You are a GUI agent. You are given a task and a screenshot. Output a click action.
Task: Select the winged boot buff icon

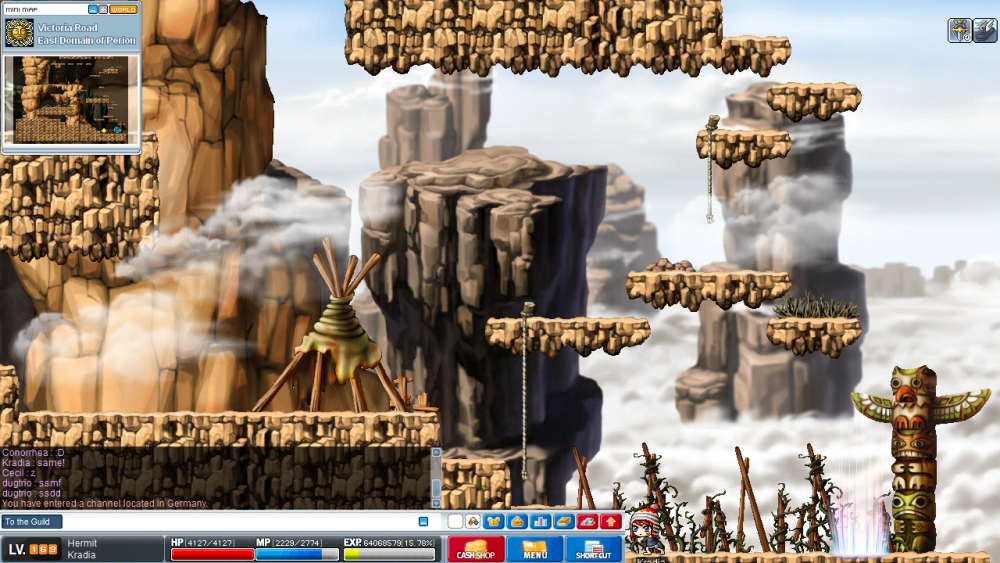pos(985,30)
